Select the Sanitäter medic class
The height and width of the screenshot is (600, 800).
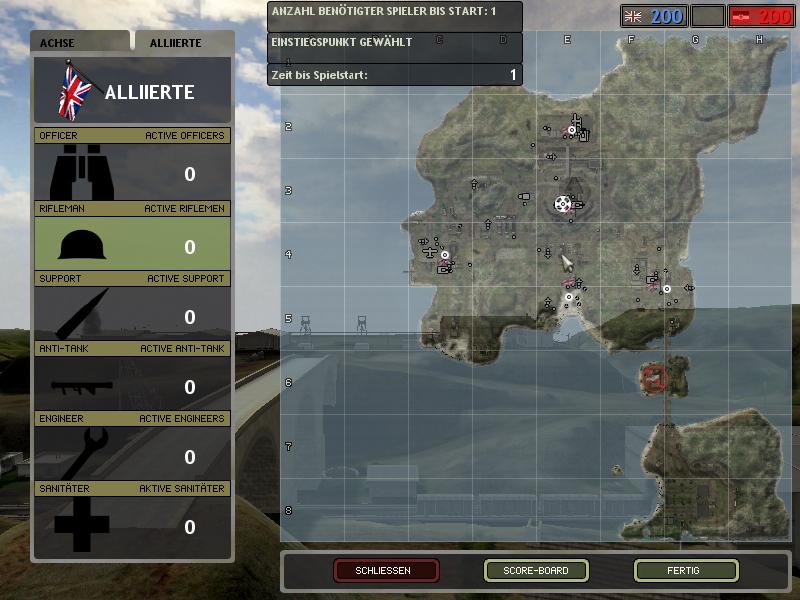132,524
